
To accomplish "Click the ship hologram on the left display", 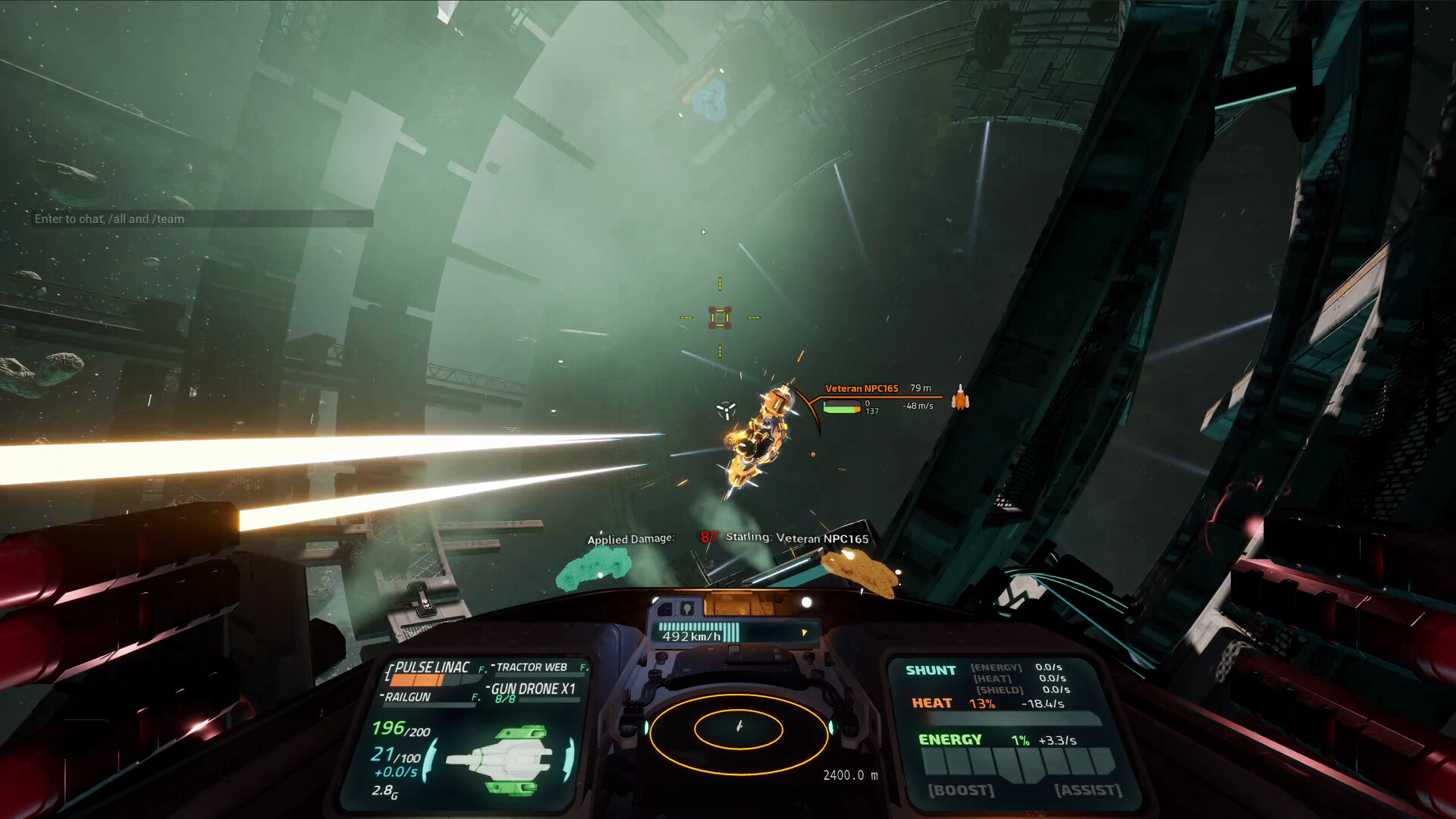I will point(507,758).
